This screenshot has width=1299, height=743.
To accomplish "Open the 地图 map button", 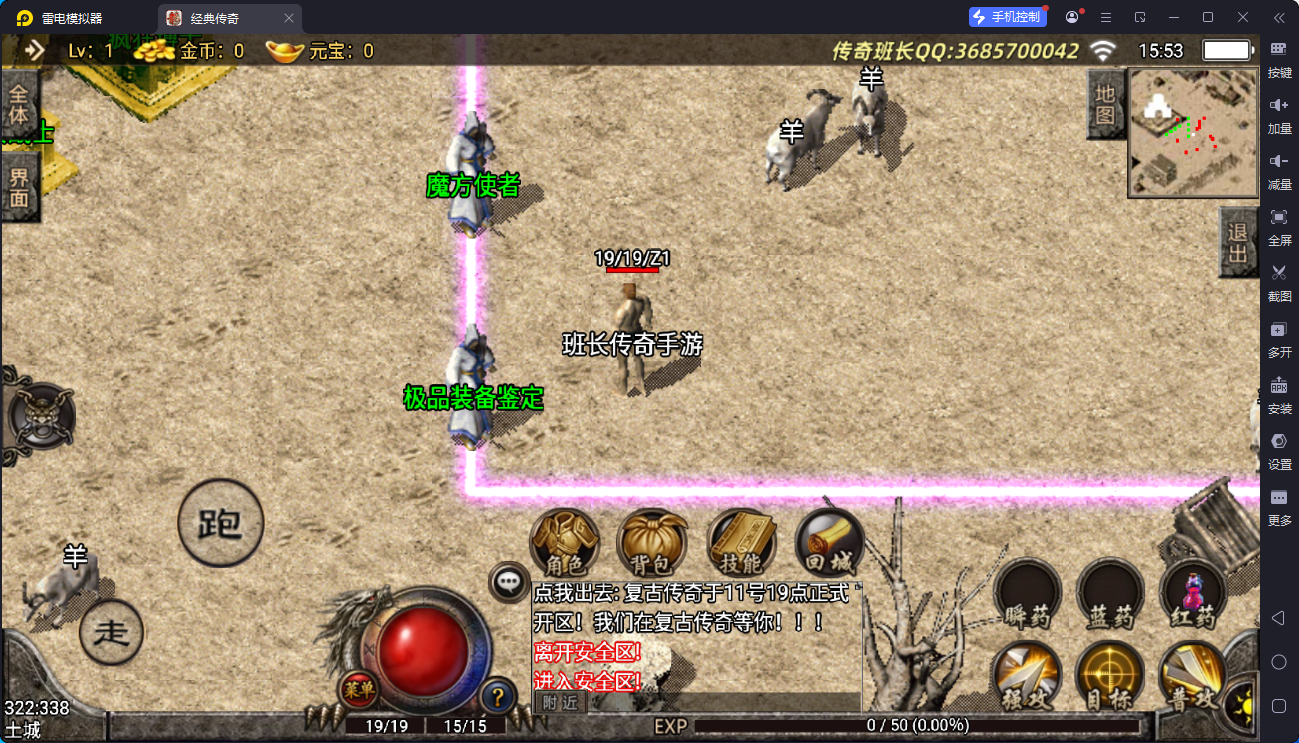I will coord(1104,105).
